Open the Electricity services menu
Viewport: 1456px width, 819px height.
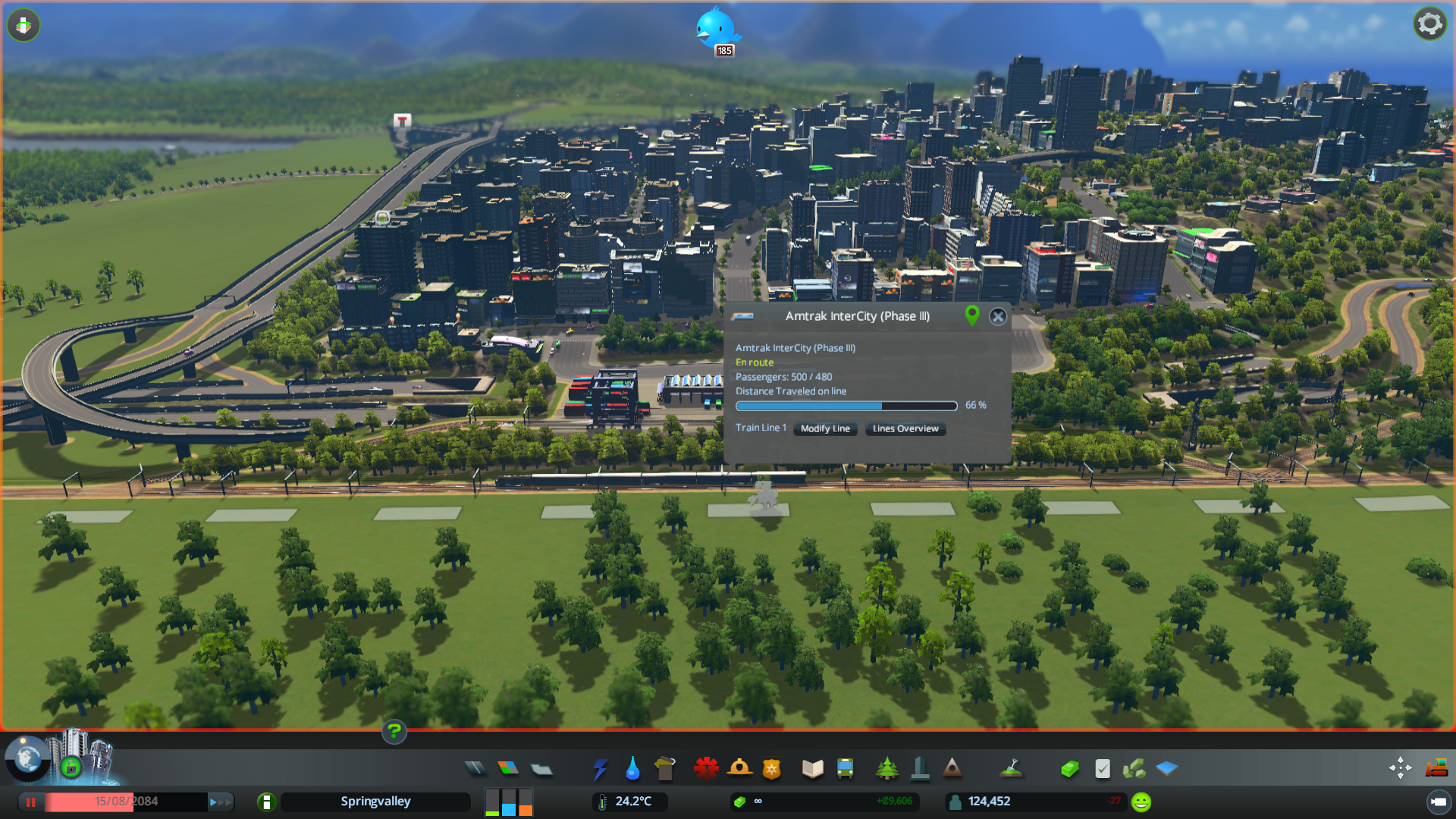[x=601, y=768]
